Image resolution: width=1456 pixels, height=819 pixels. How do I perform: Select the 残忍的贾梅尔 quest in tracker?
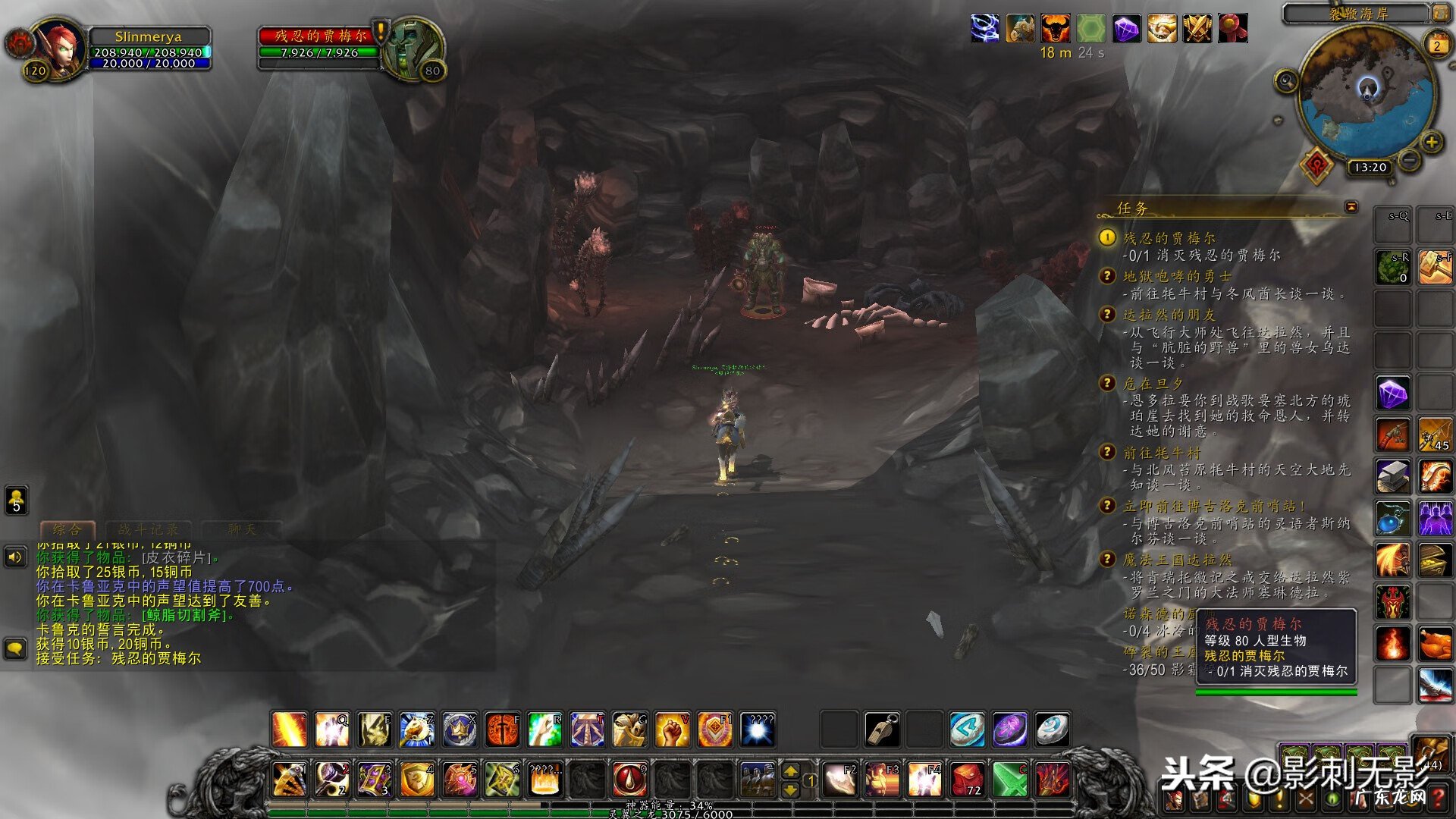(x=1169, y=238)
